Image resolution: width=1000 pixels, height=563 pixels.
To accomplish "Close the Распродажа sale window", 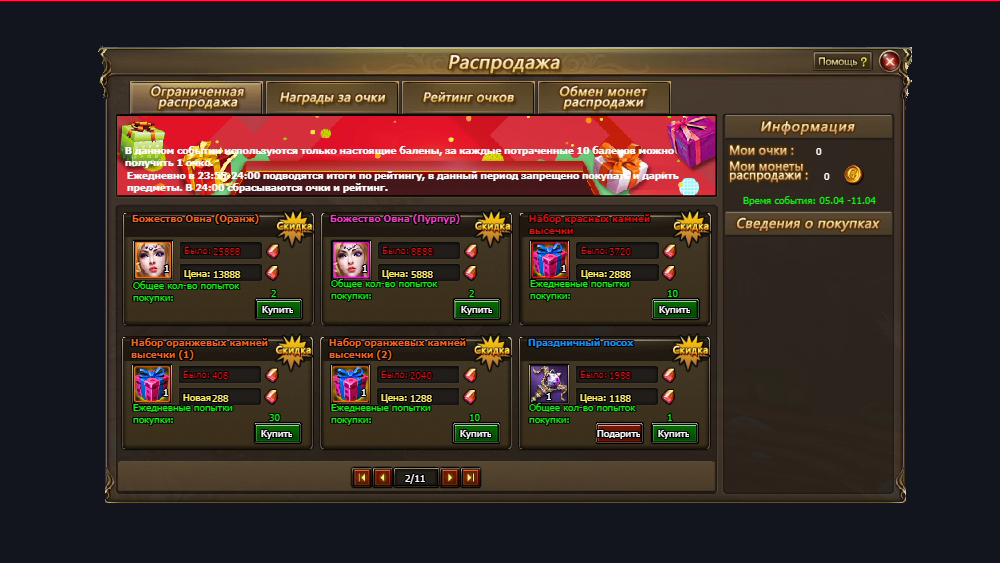I will pyautogui.click(x=889, y=62).
